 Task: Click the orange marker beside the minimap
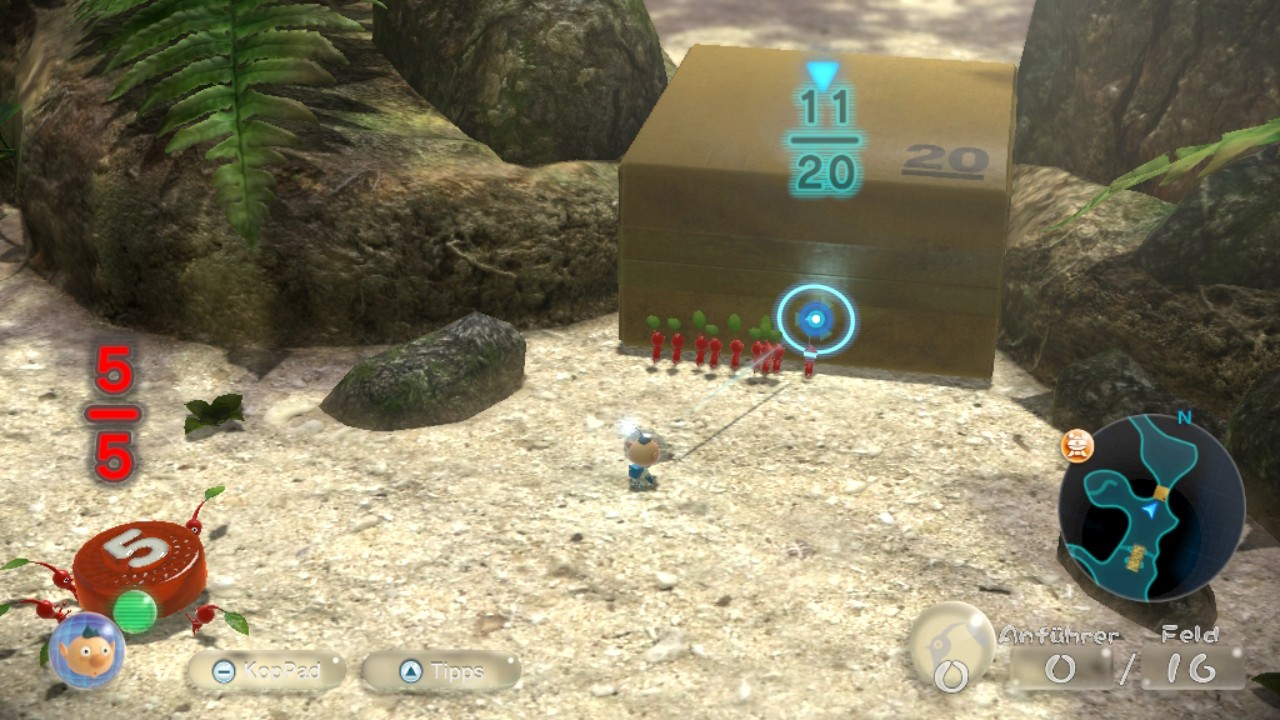pos(1077,447)
